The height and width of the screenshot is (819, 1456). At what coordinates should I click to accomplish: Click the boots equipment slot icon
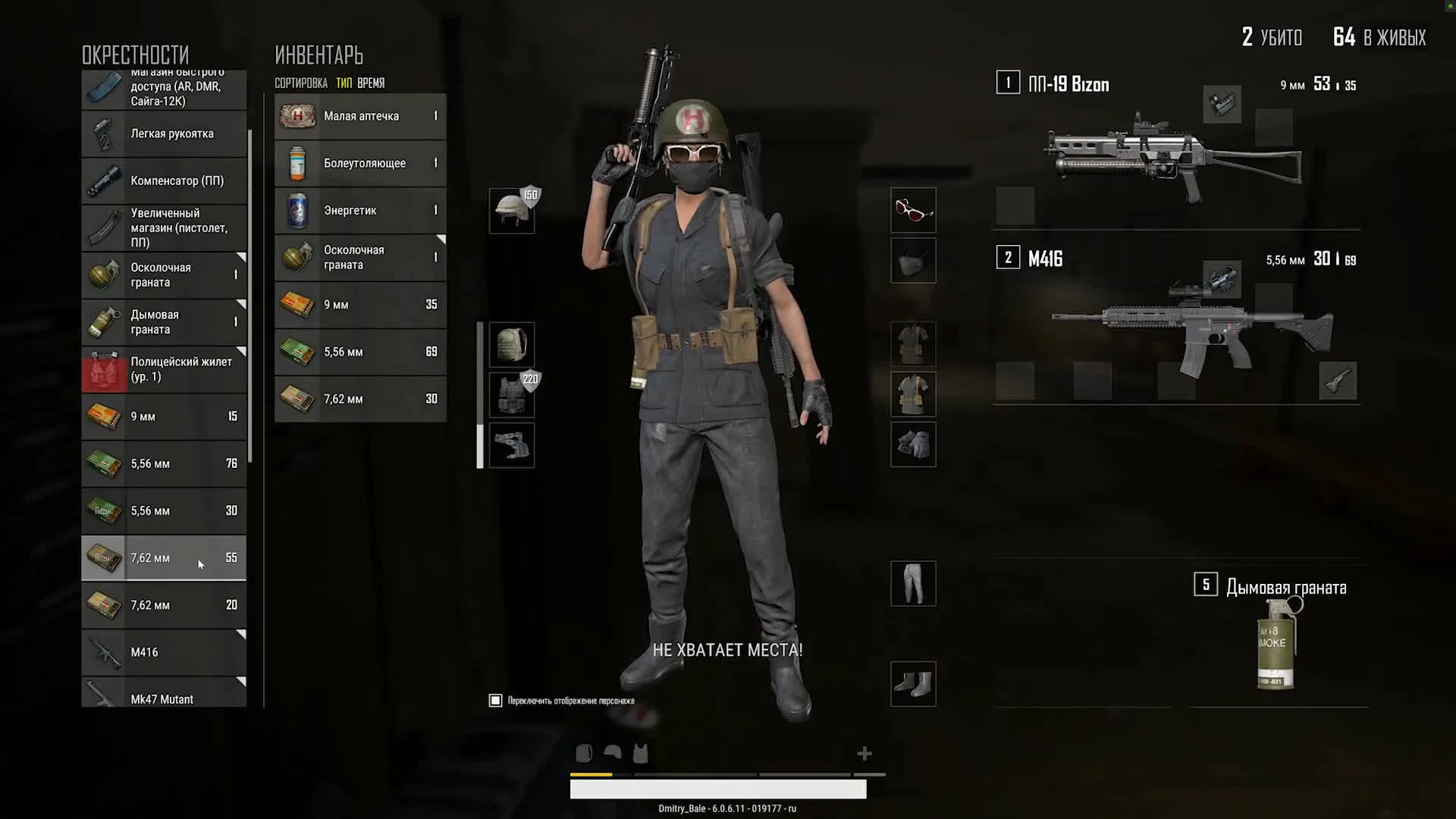912,684
